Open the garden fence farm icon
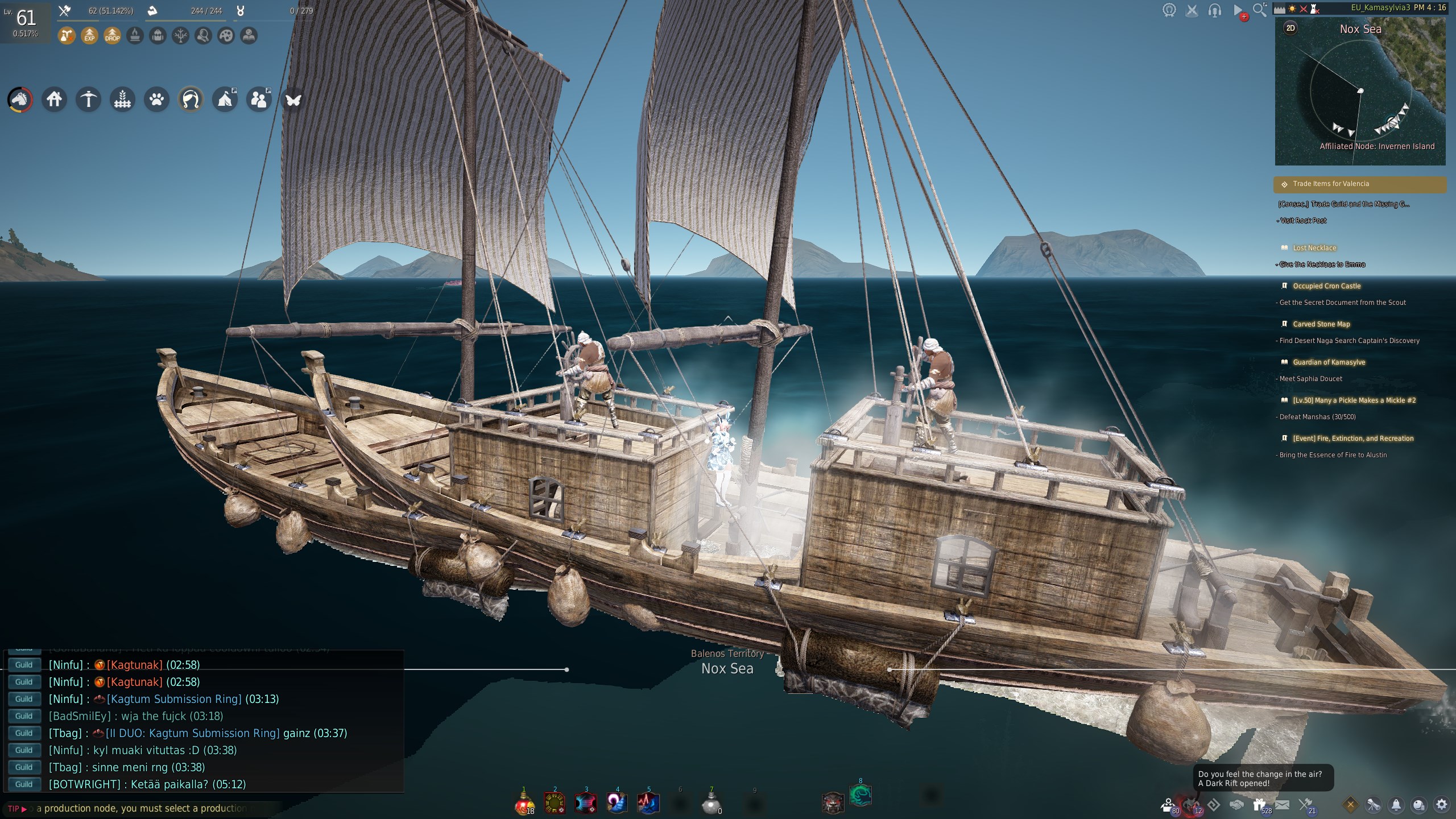Screen dimensions: 1456x819 pos(123,100)
